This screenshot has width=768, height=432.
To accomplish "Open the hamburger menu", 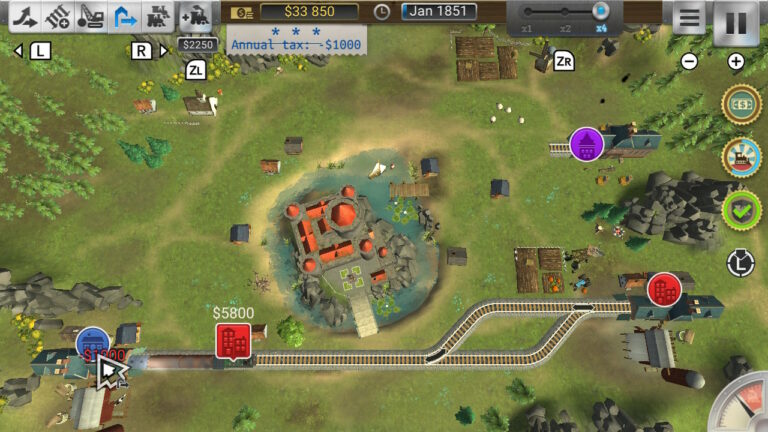I will 688,18.
